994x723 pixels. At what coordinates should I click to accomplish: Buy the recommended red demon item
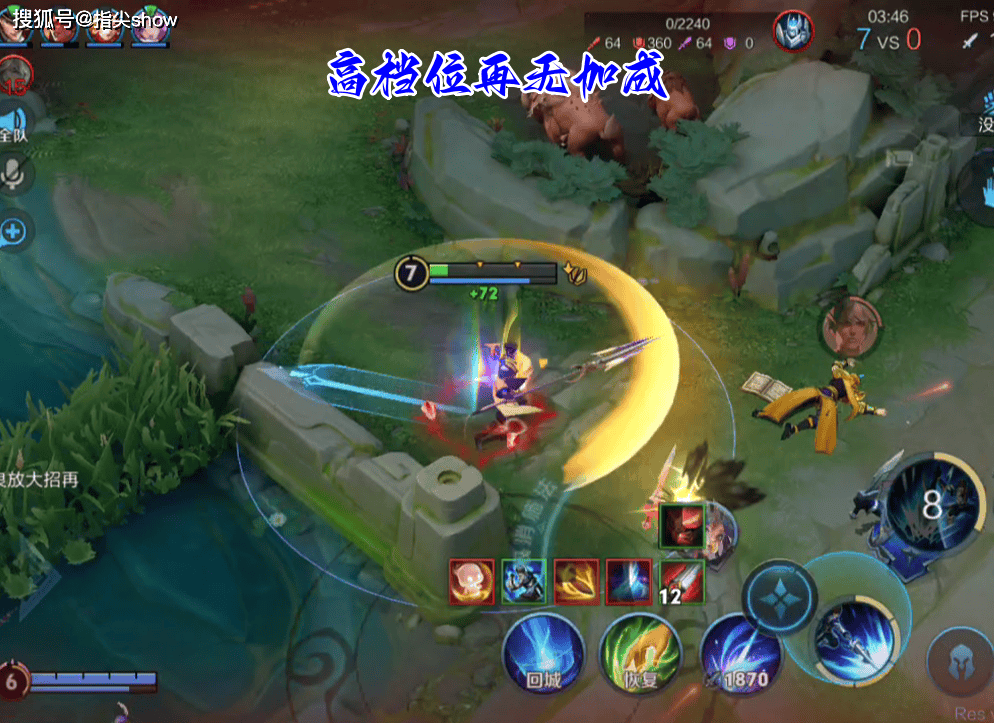pyautogui.click(x=683, y=527)
